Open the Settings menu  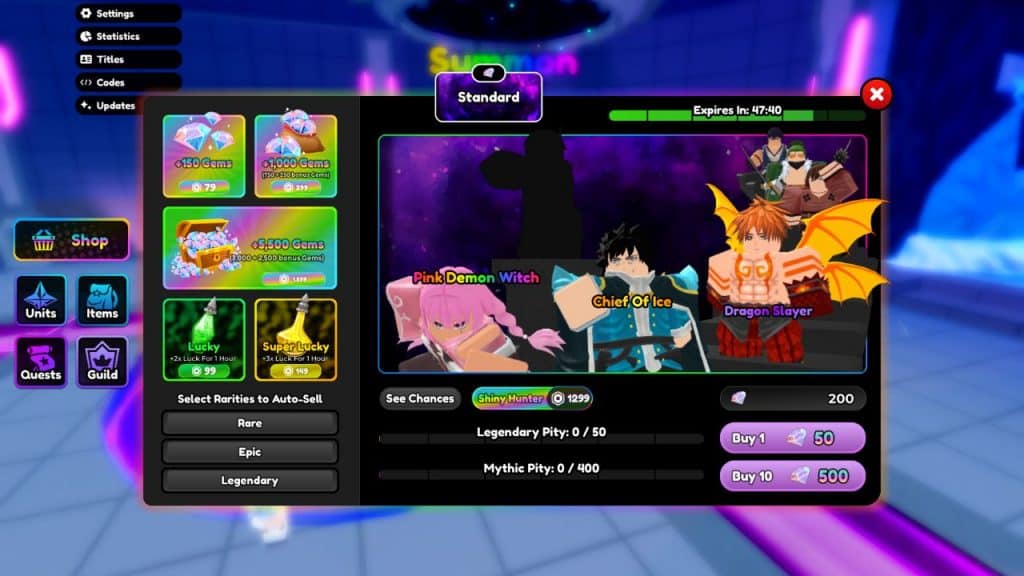128,14
